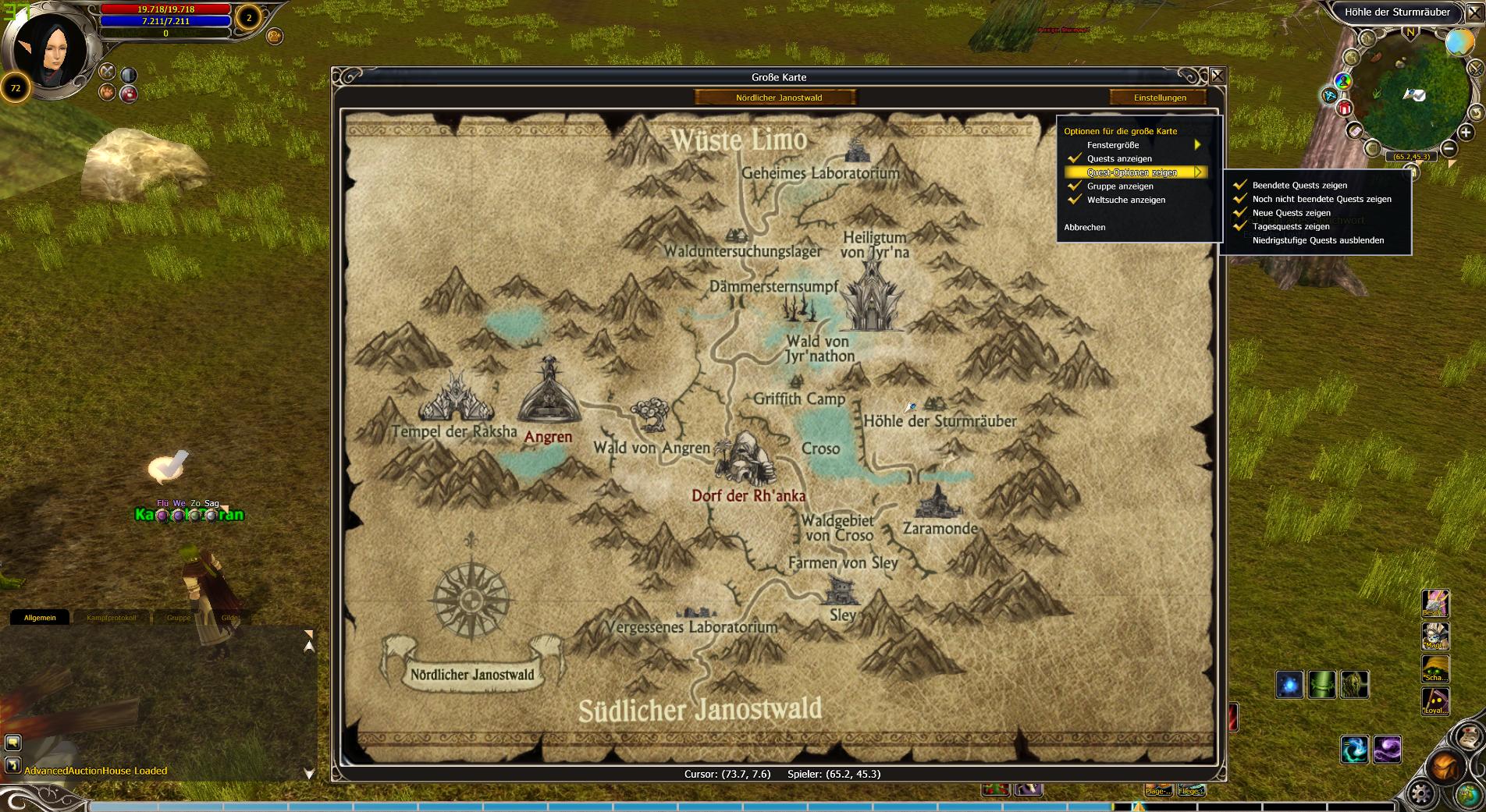Enable Niedrigstufige Quests ausblenden
The image size is (1486, 812).
pos(1317,240)
